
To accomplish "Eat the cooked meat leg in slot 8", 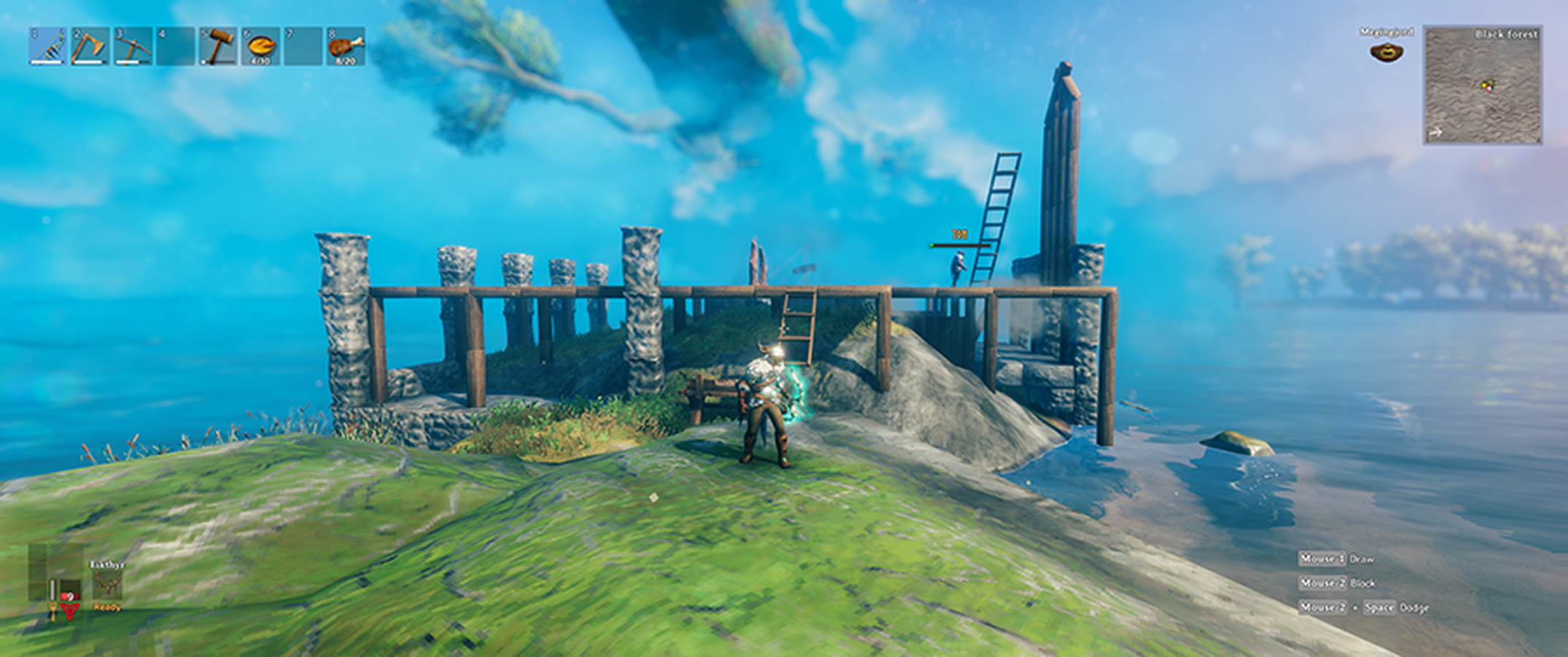I will click(x=345, y=47).
